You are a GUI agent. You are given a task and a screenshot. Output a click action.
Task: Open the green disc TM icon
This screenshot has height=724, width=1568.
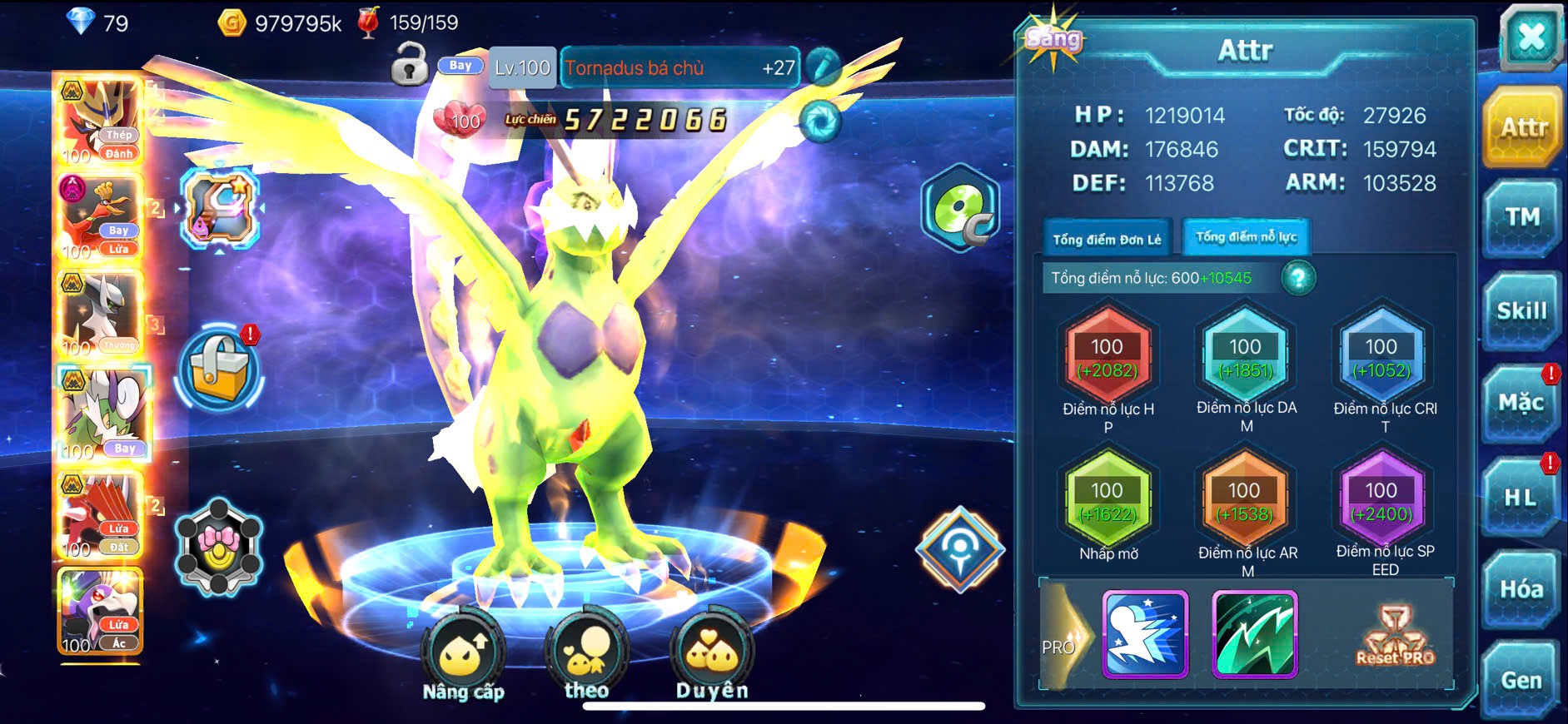(x=959, y=208)
